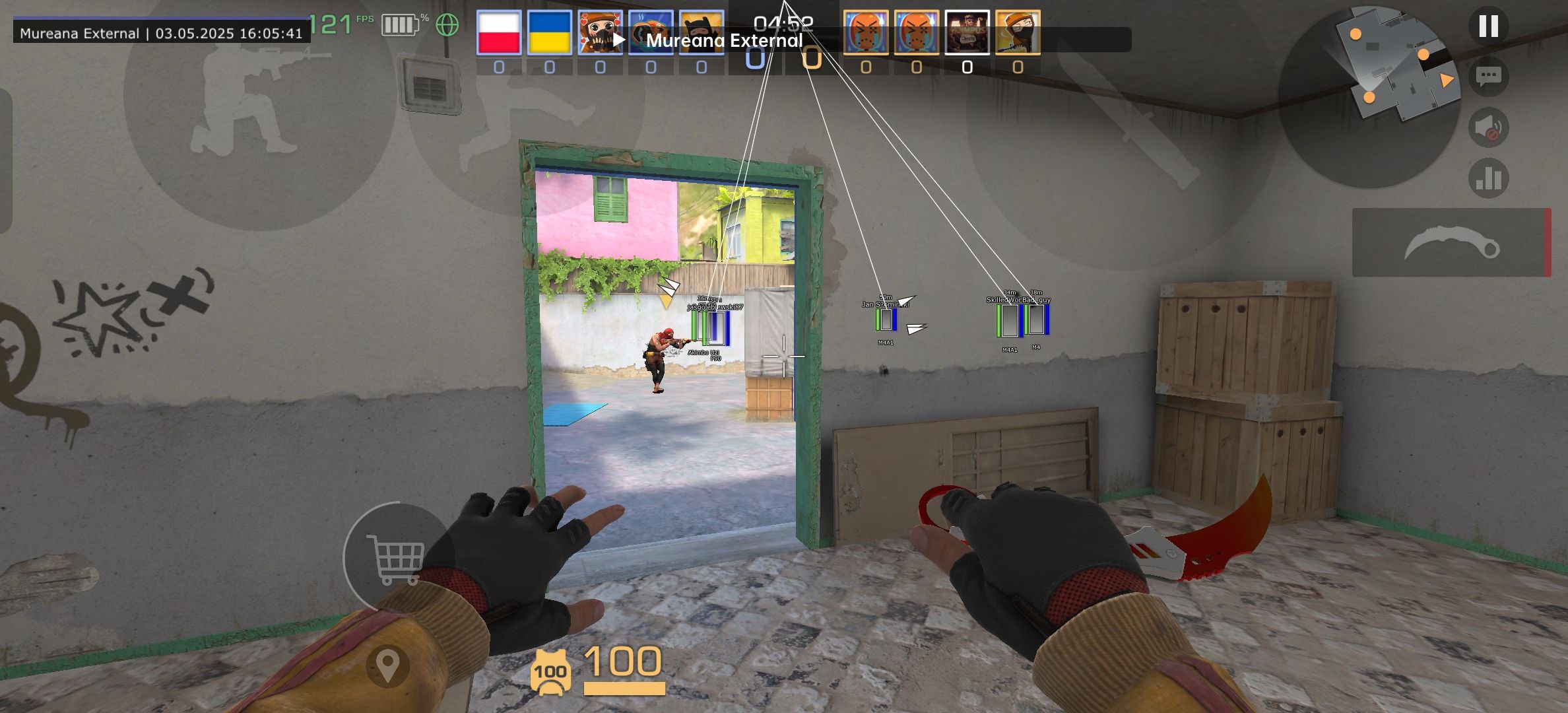Open the scoreboard stats bar-chart icon
The width and height of the screenshot is (1568, 713).
(x=1489, y=177)
